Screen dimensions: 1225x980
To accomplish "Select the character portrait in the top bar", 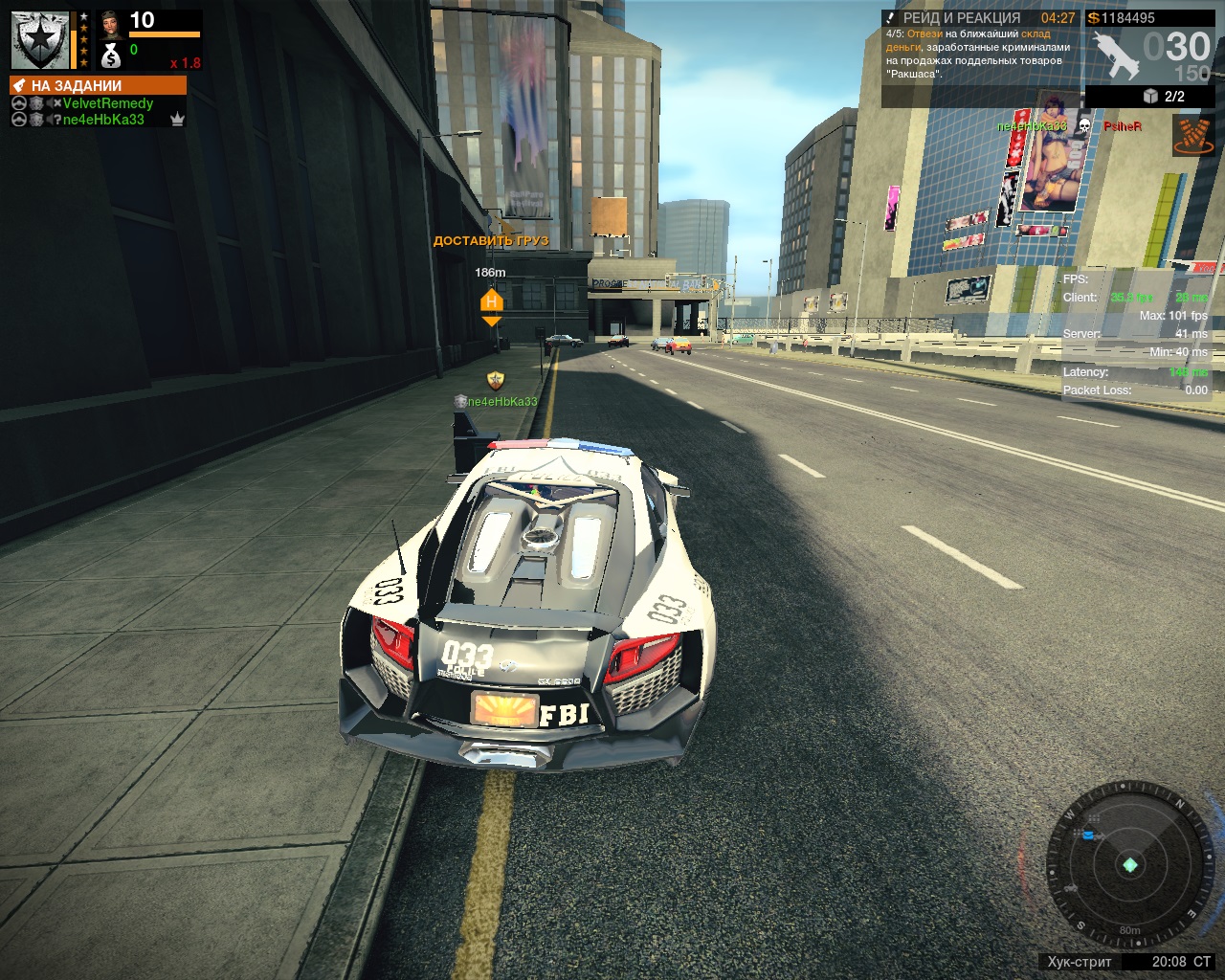I will pyautogui.click(x=109, y=23).
